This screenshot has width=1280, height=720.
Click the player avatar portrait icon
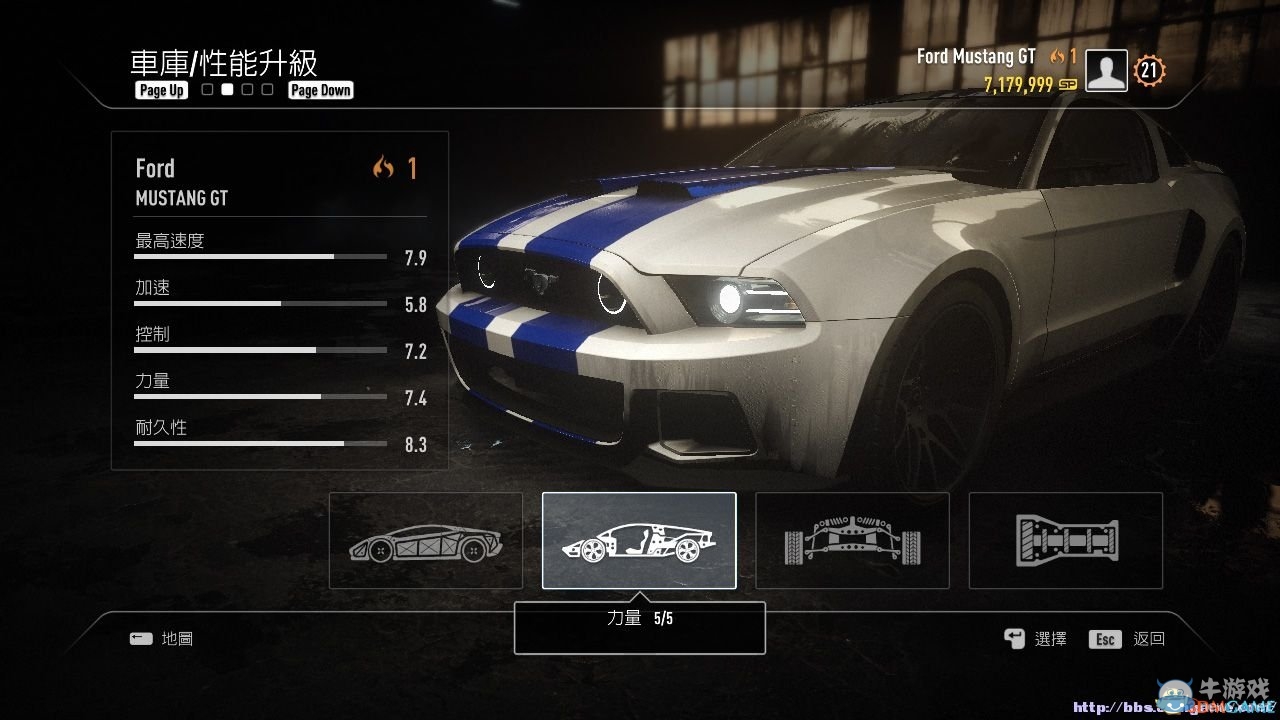1105,70
